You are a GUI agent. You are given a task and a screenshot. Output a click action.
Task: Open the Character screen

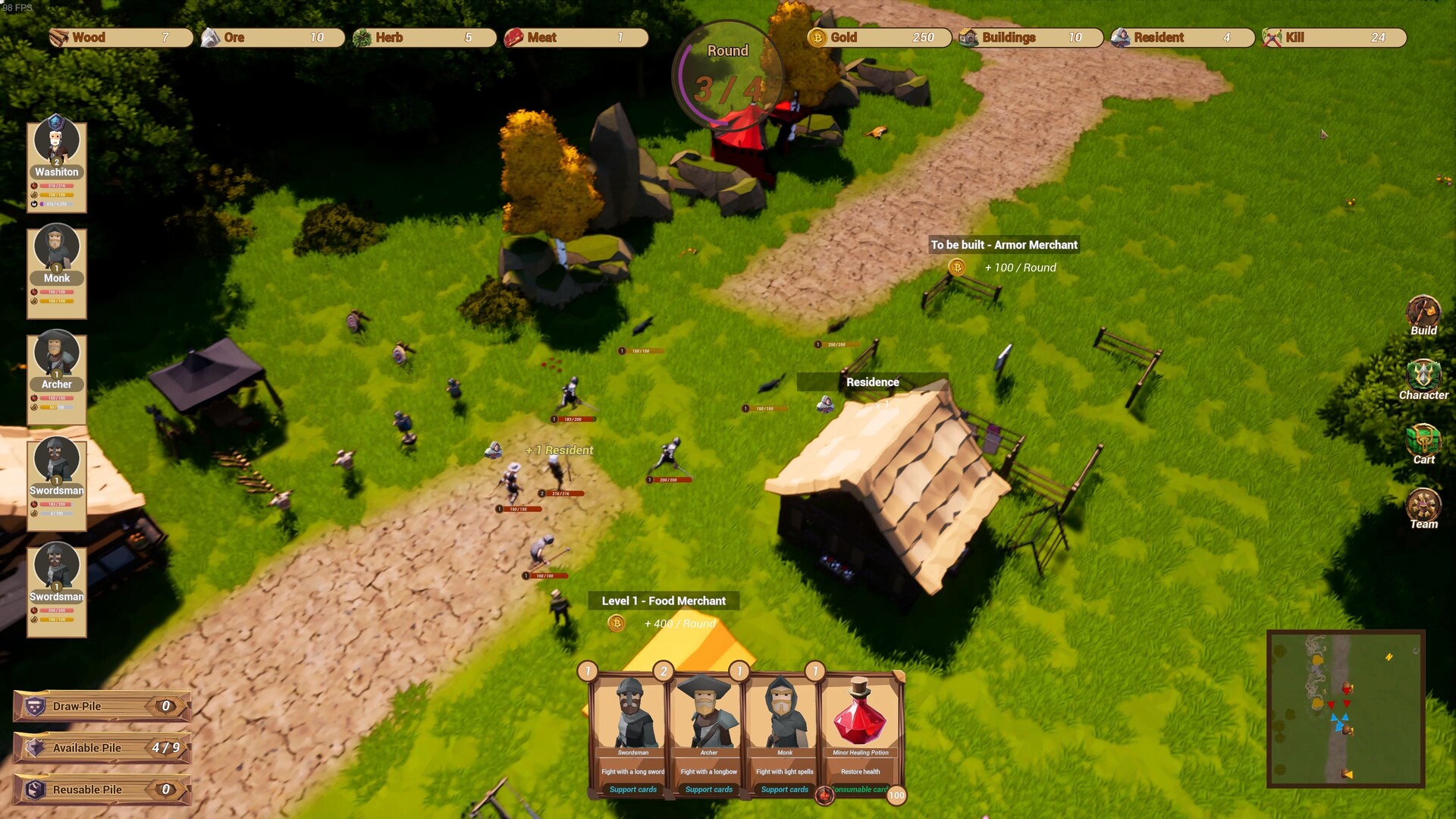pos(1423,379)
